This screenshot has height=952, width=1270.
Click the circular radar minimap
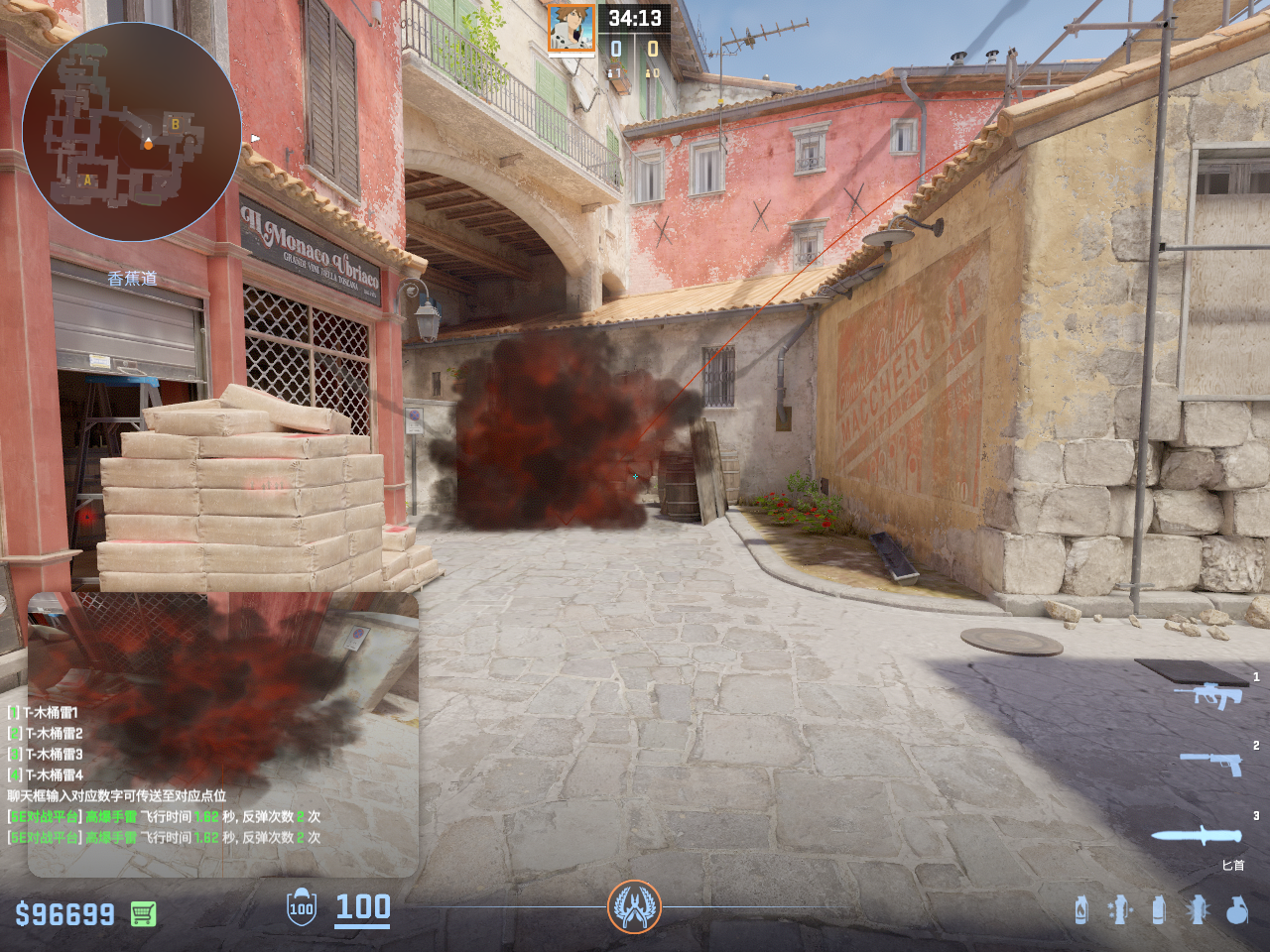pos(132,132)
